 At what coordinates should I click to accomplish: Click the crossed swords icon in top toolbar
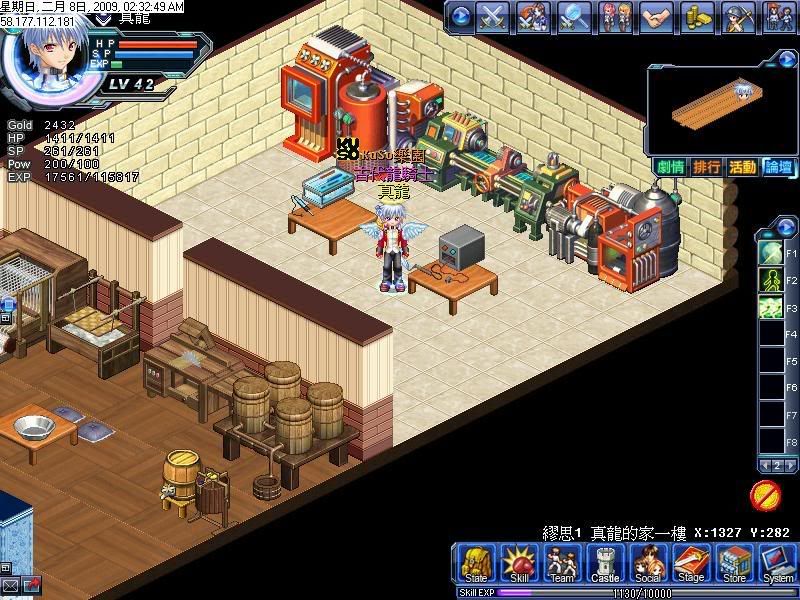tap(493, 16)
